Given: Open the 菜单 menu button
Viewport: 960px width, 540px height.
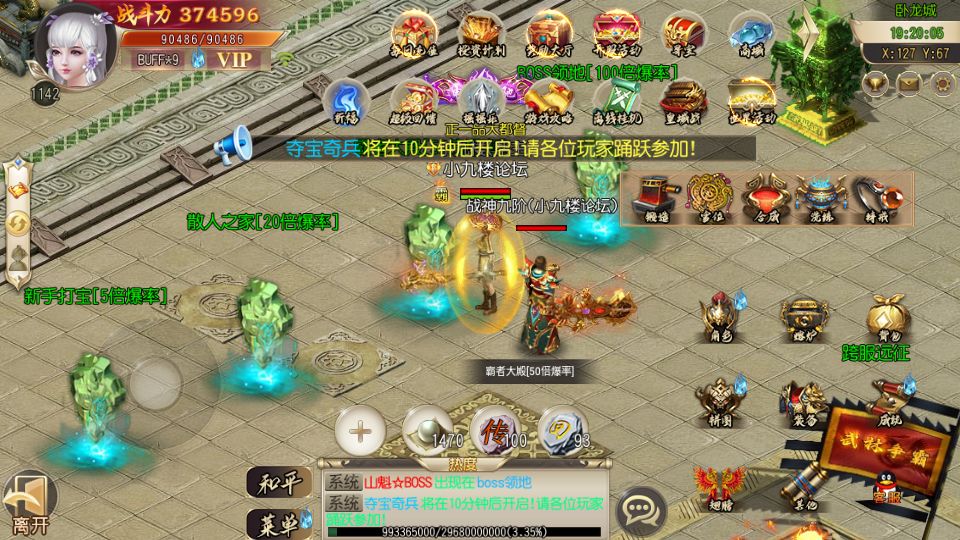Looking at the screenshot, I should [x=275, y=521].
